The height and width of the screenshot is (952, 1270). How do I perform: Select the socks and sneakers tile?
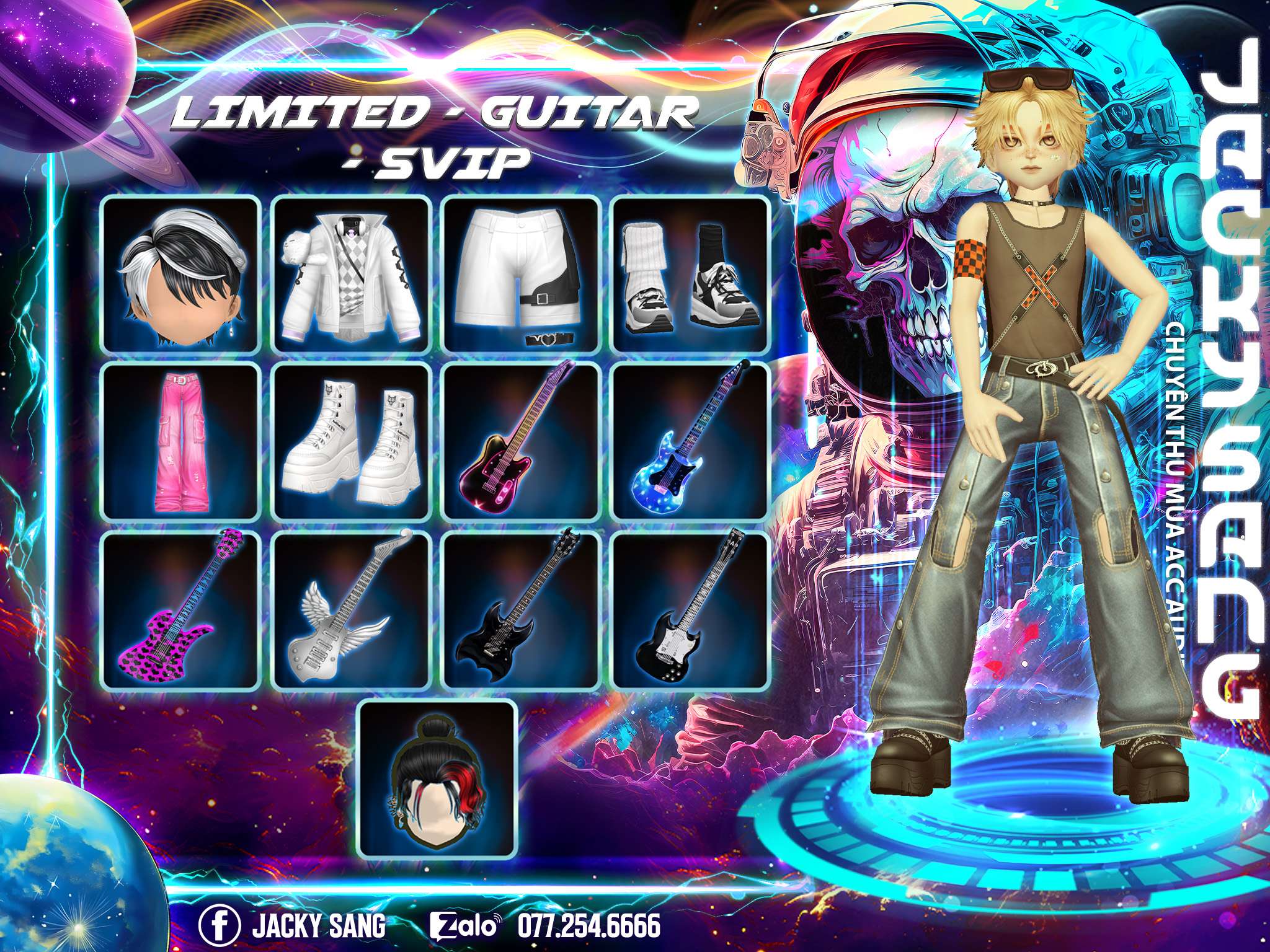click(691, 275)
